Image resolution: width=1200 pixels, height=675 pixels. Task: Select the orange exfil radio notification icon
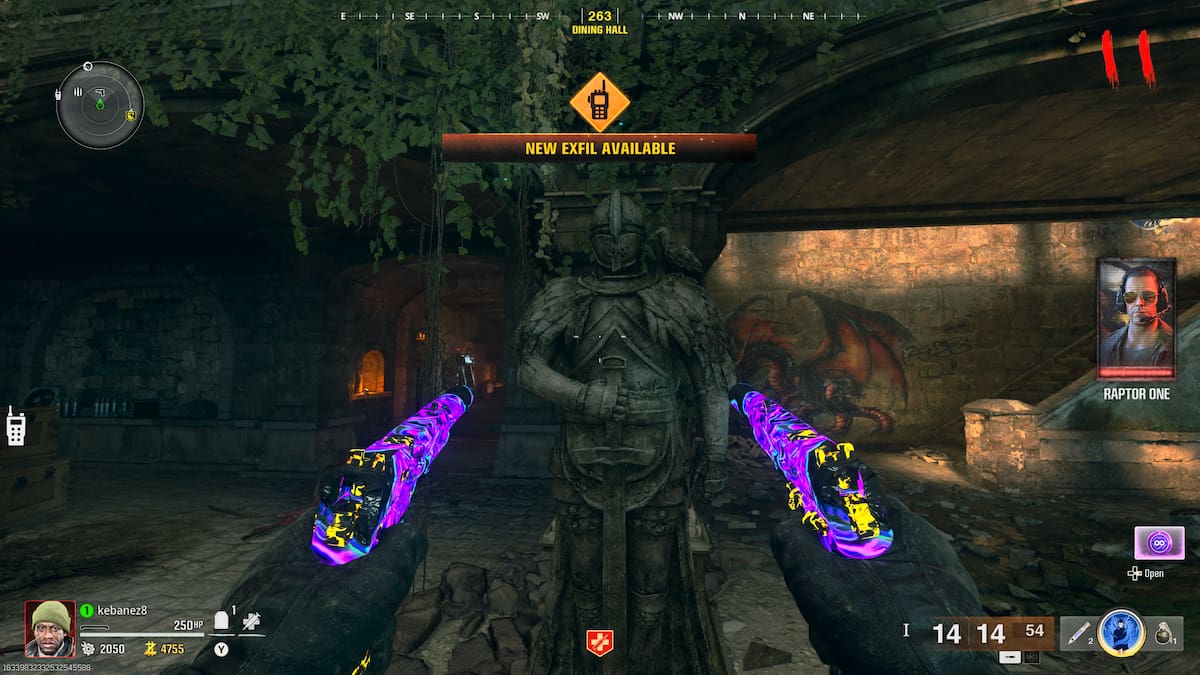(599, 102)
